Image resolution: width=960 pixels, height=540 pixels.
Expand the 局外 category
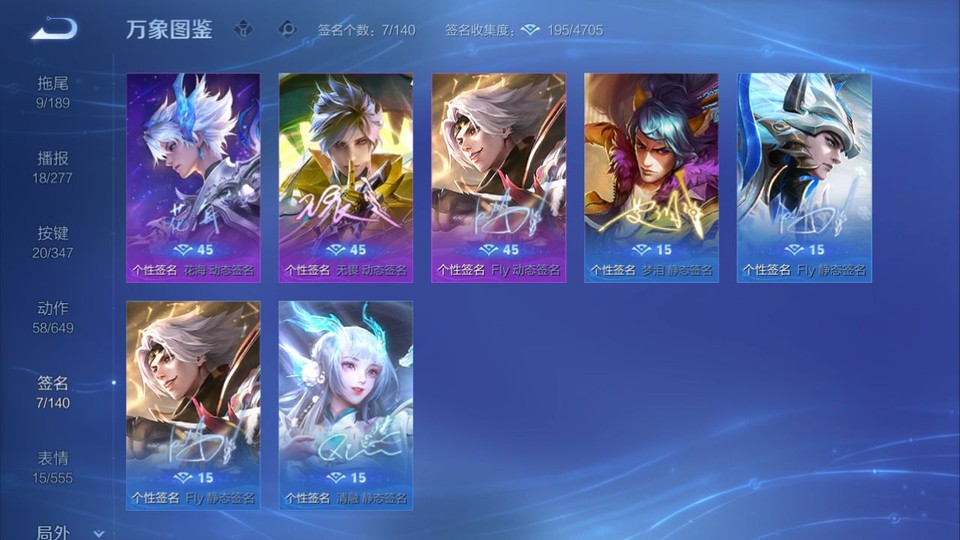pos(66,532)
